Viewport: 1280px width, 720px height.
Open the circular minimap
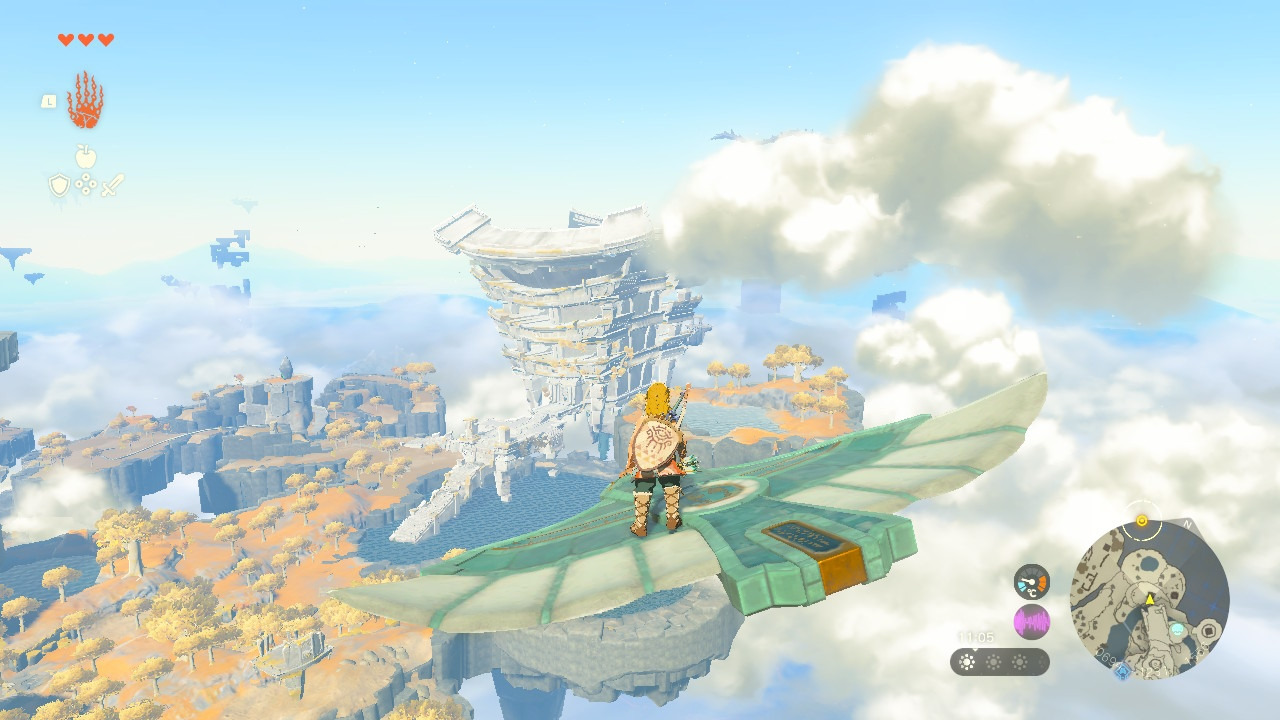(1149, 599)
